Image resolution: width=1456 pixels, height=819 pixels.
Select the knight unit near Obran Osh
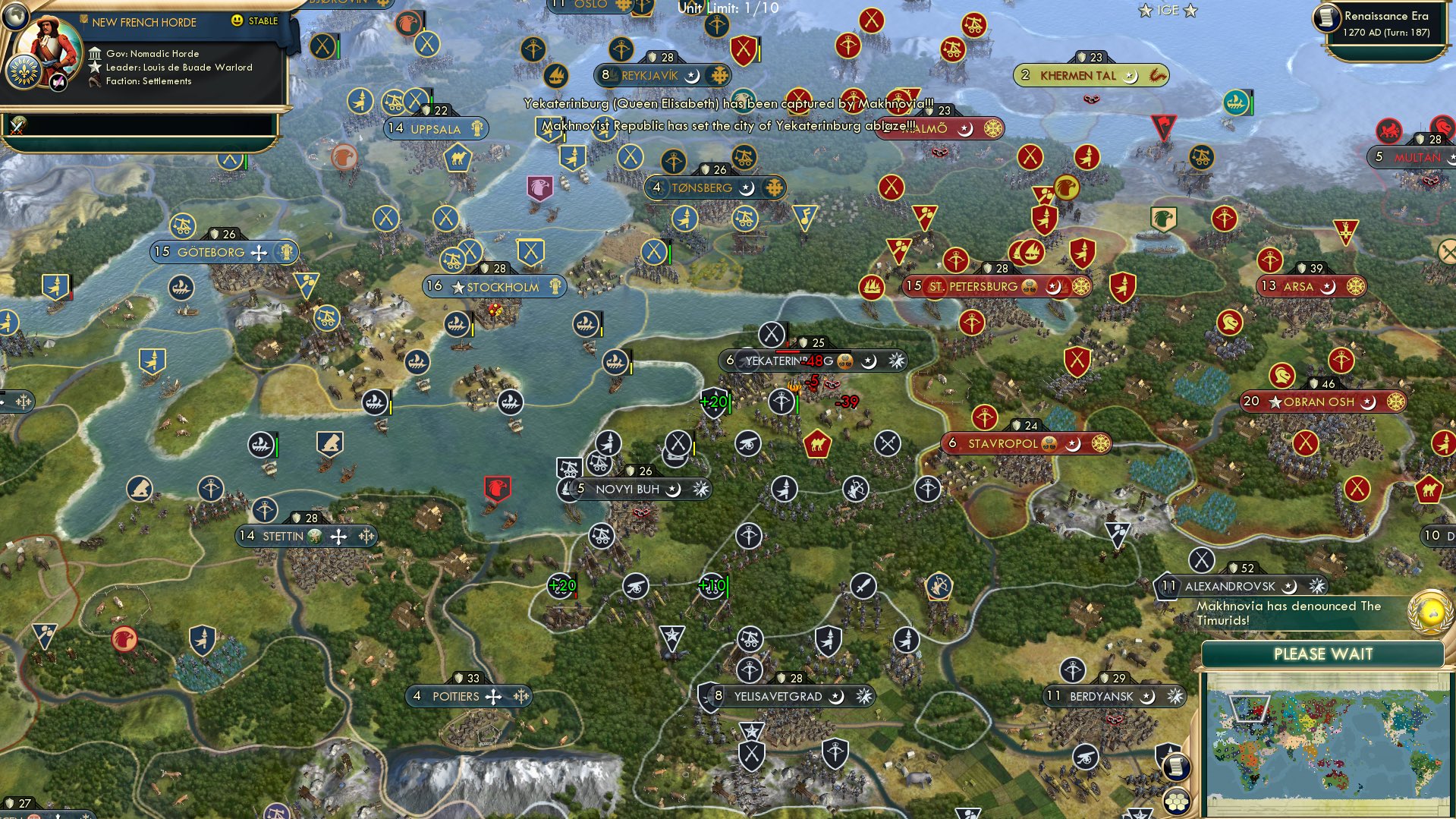(1281, 376)
